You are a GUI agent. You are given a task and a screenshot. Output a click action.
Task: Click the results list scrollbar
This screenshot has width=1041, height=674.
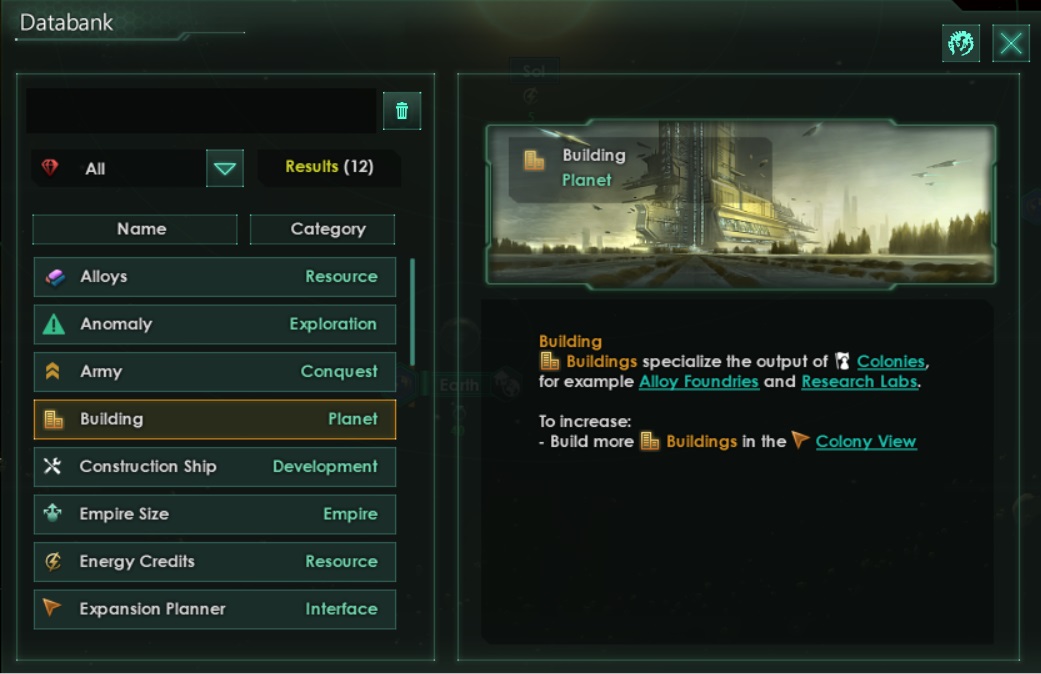412,312
